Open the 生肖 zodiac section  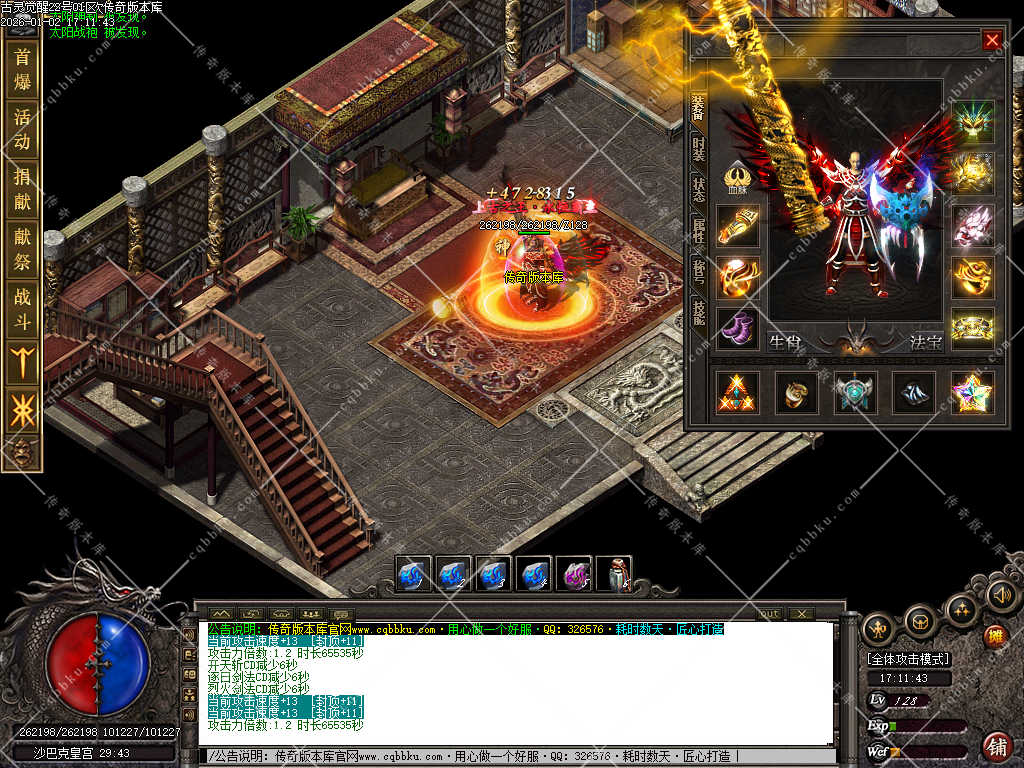[x=785, y=342]
